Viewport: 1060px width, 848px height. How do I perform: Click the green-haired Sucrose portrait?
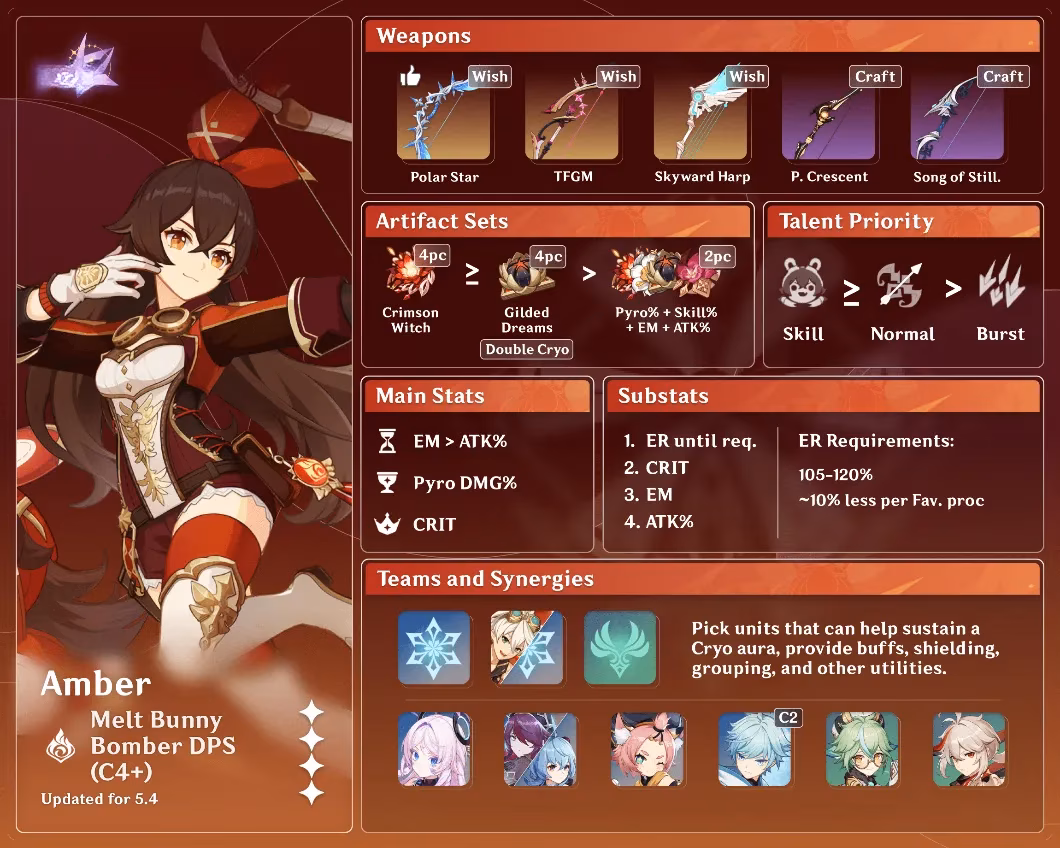pos(862,750)
